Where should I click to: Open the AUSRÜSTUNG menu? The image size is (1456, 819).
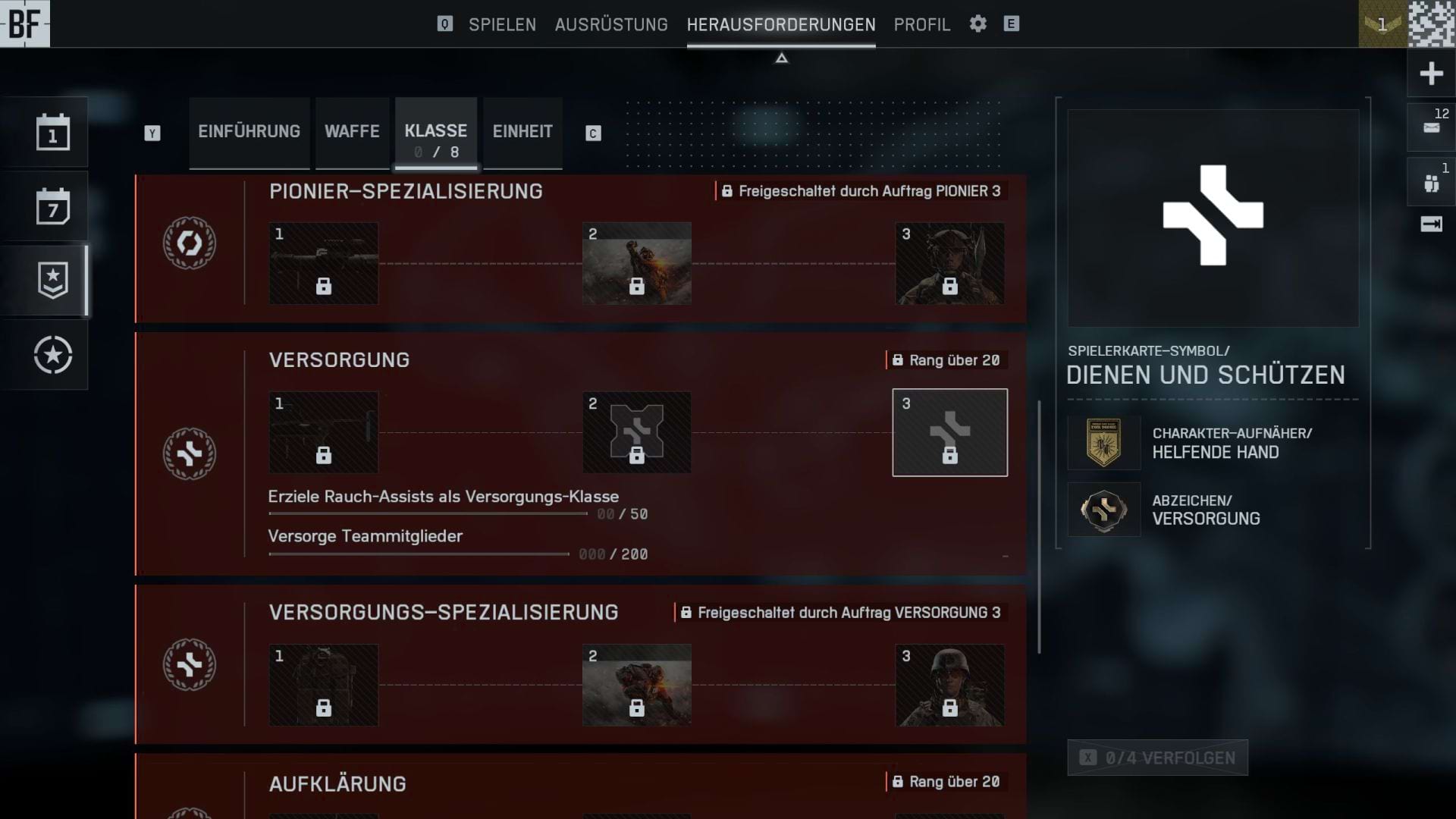pyautogui.click(x=611, y=24)
